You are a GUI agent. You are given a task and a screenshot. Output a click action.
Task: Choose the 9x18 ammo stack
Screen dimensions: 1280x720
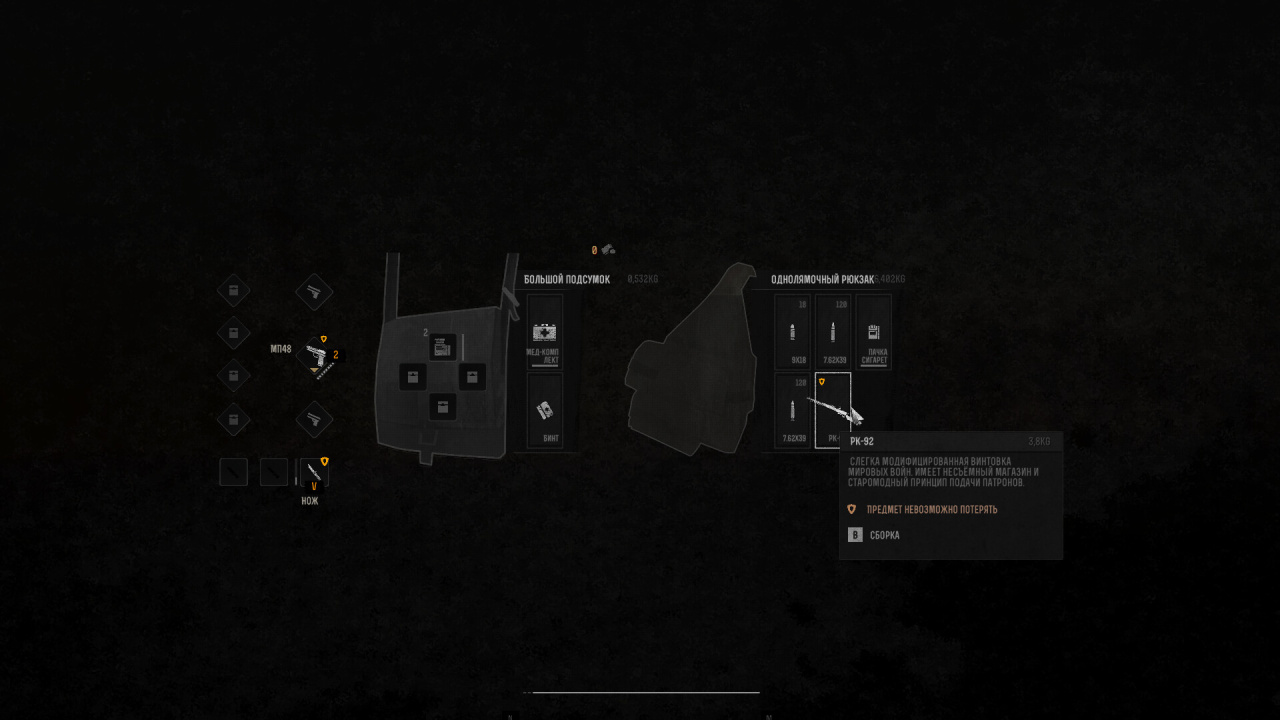[x=792, y=332]
